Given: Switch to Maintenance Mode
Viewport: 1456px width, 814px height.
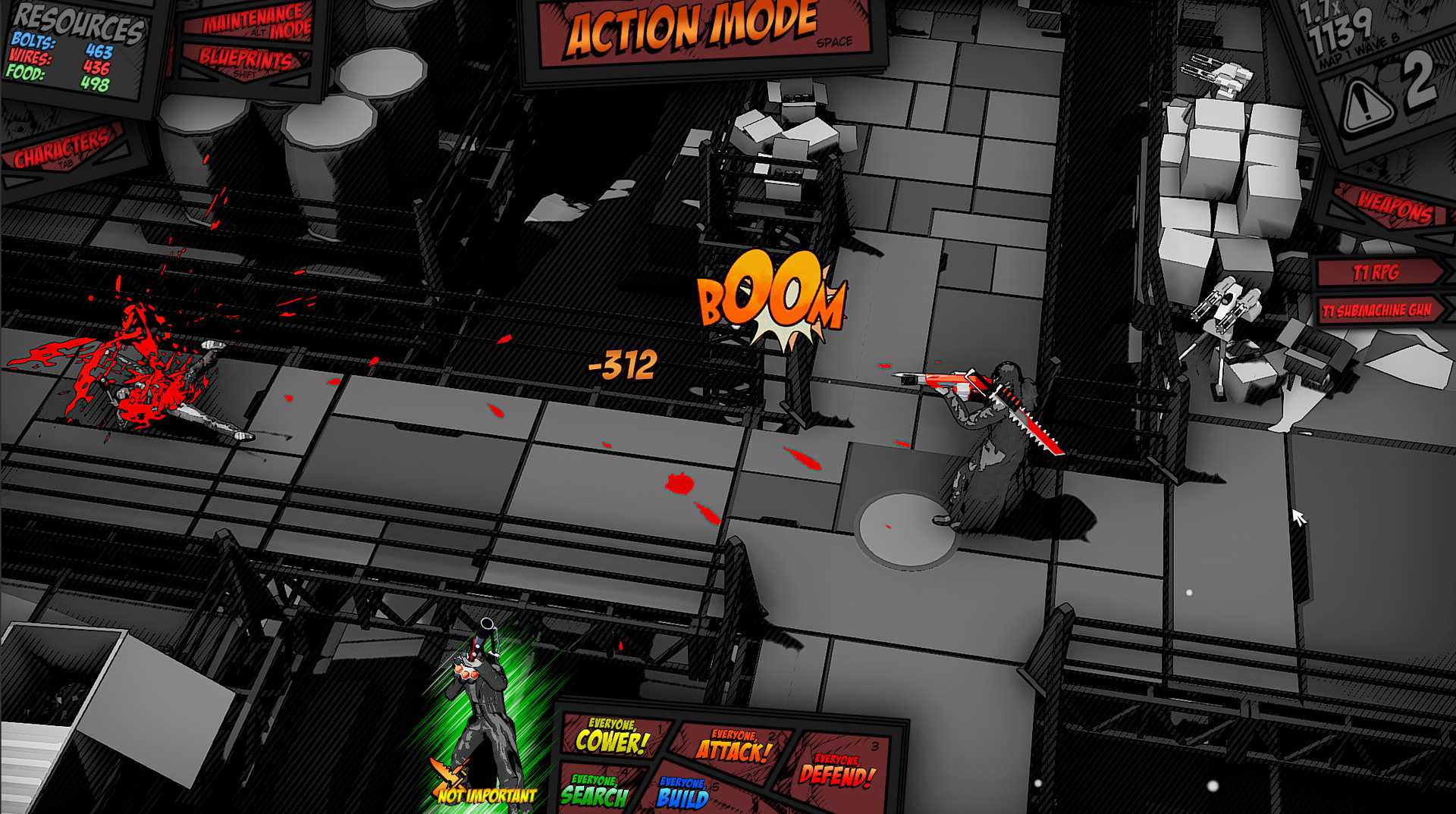Looking at the screenshot, I should point(256,22).
